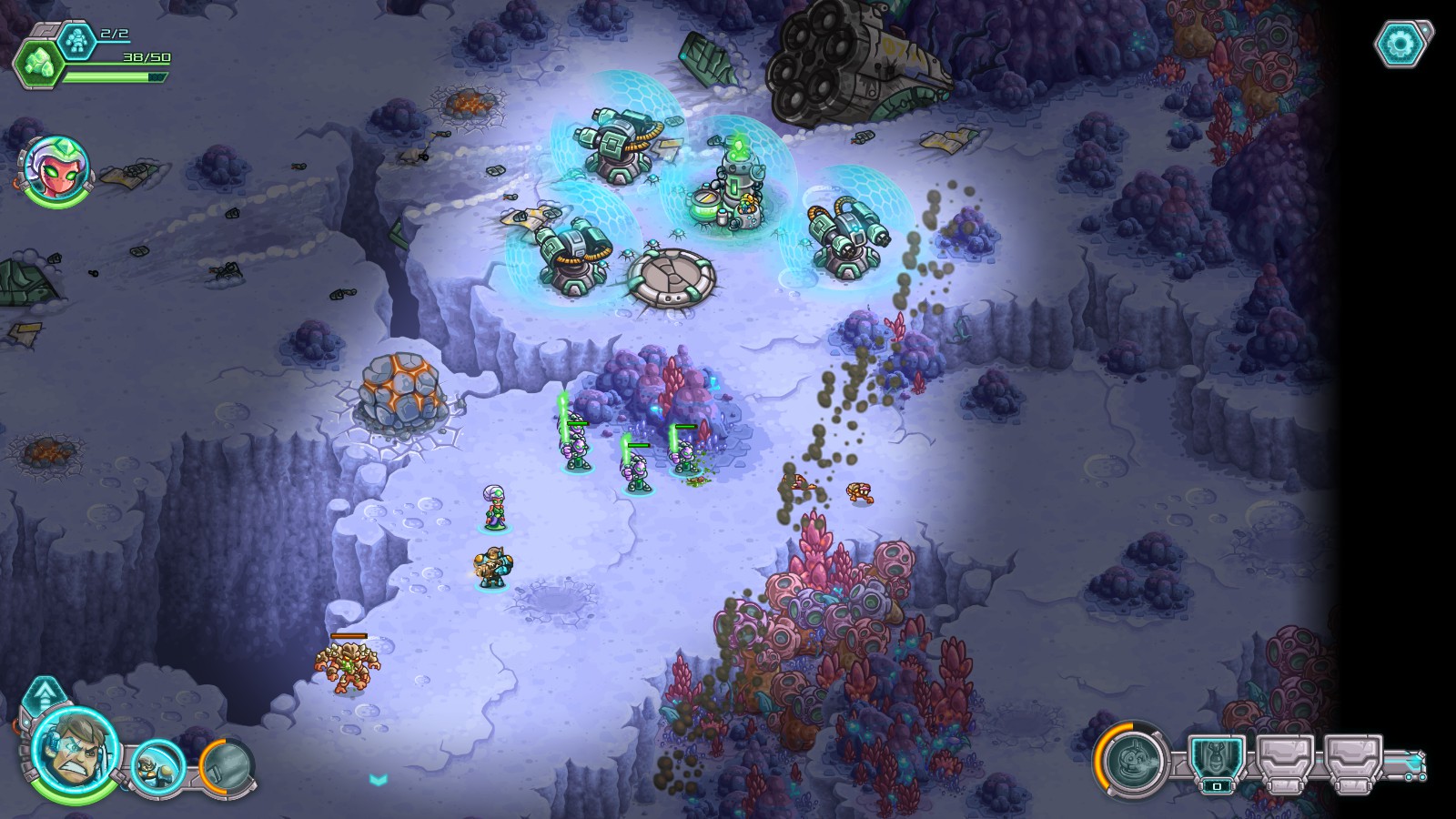Activate the trooper ability next to the commander
This screenshot has width=1456, height=819.
pyautogui.click(x=157, y=766)
